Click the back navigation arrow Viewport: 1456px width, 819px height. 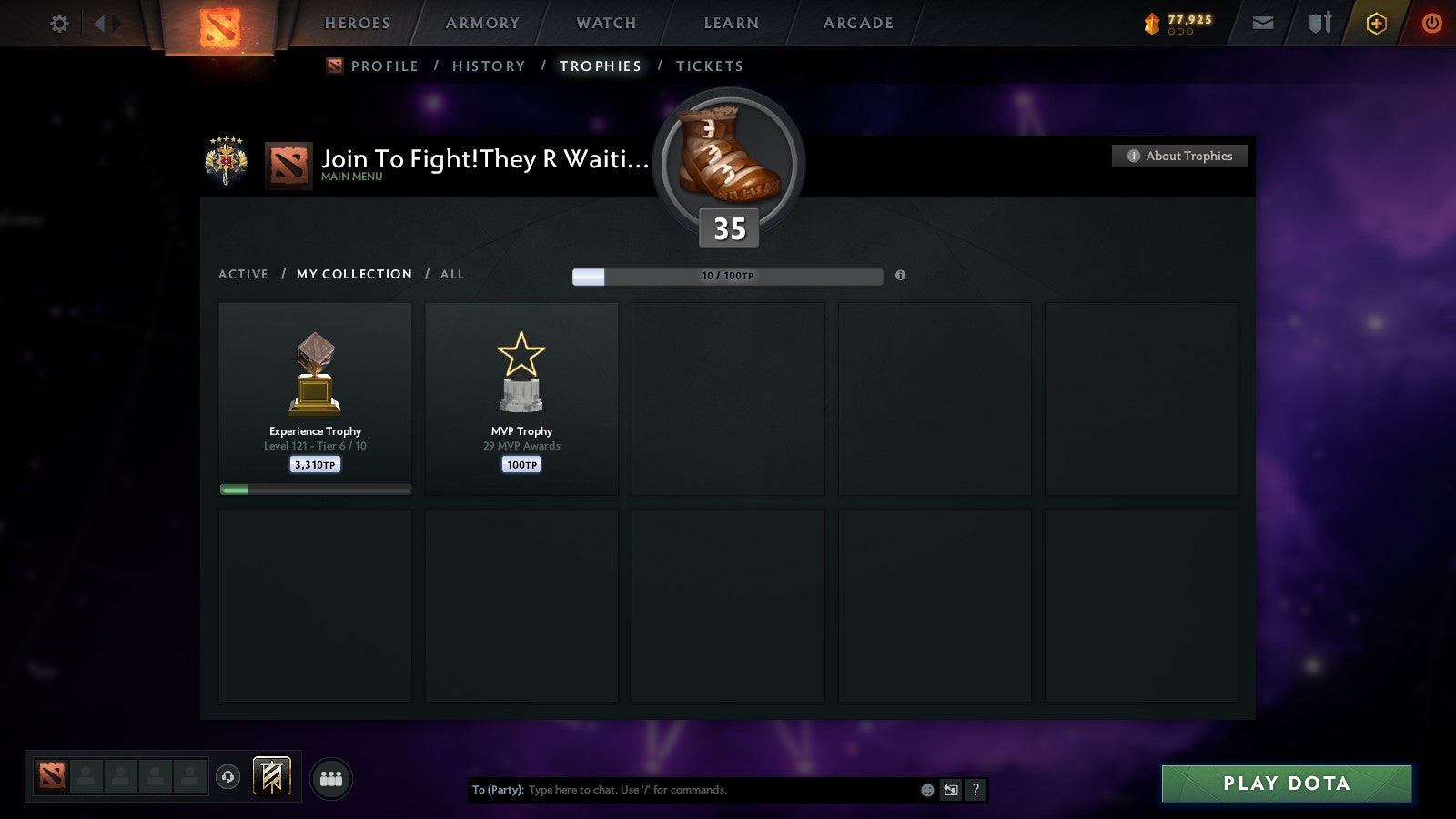[100, 23]
